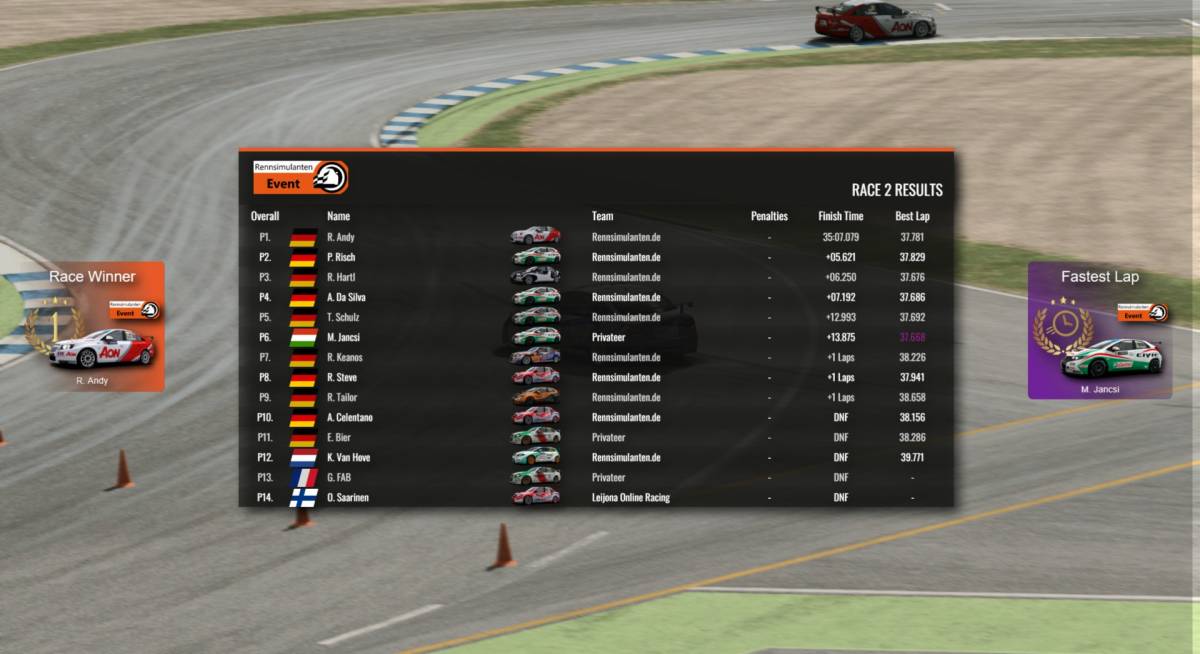Click the Rennsimulanten Event logo in results panel
This screenshot has height=654, width=1200.
(300, 177)
